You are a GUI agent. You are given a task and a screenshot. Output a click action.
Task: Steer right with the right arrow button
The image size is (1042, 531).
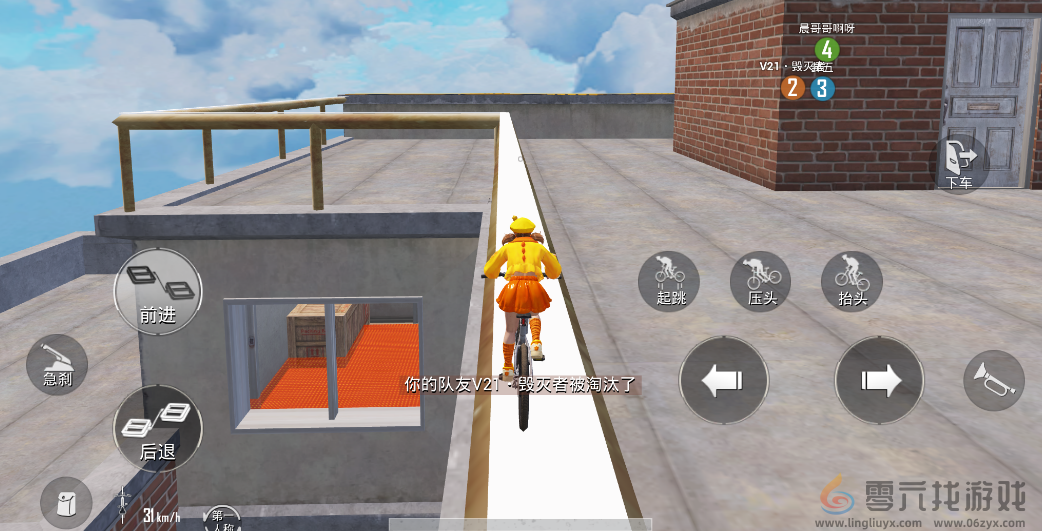pyautogui.click(x=879, y=380)
